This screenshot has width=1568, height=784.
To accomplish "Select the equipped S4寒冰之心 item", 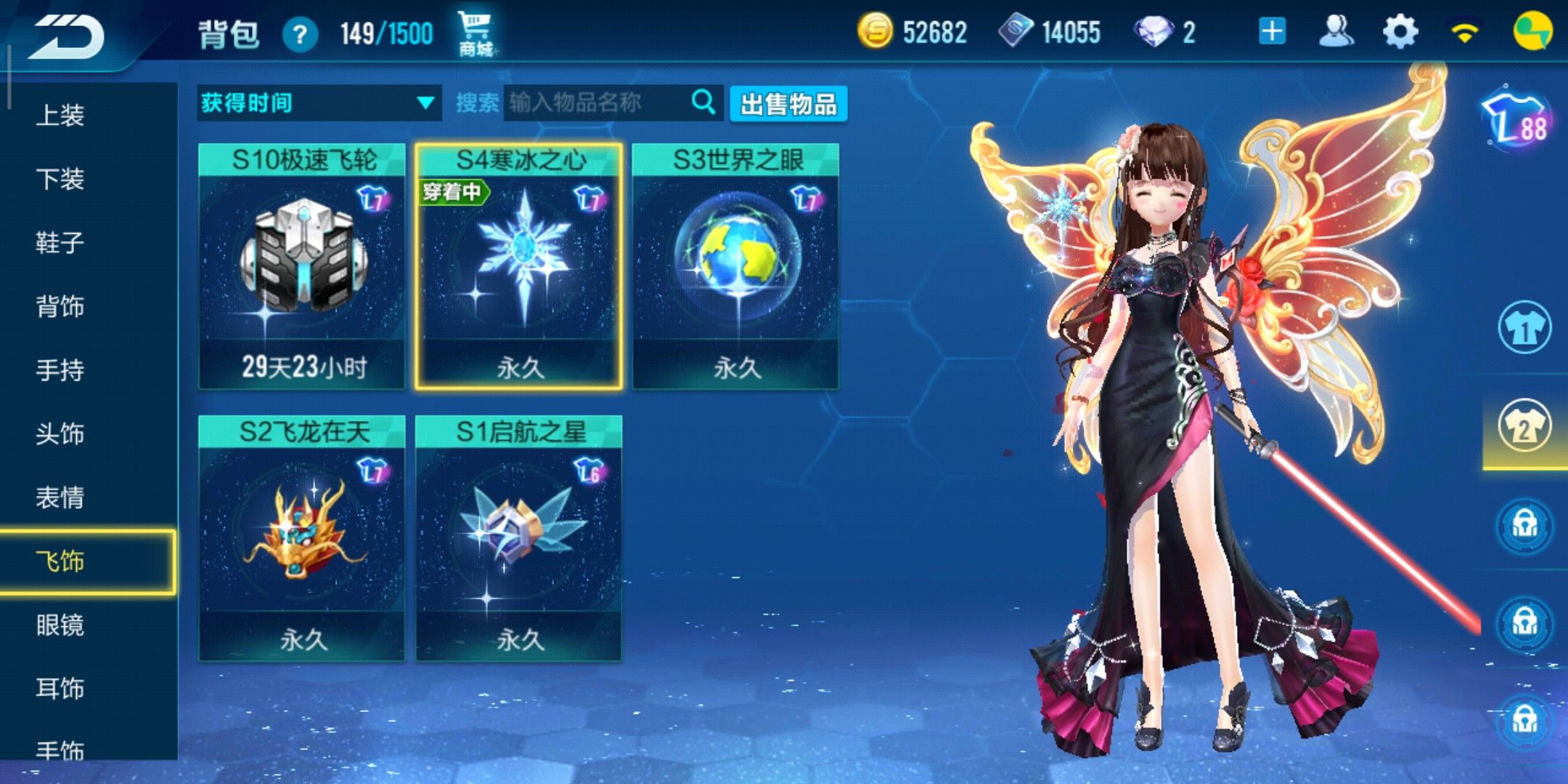I will tap(519, 266).
